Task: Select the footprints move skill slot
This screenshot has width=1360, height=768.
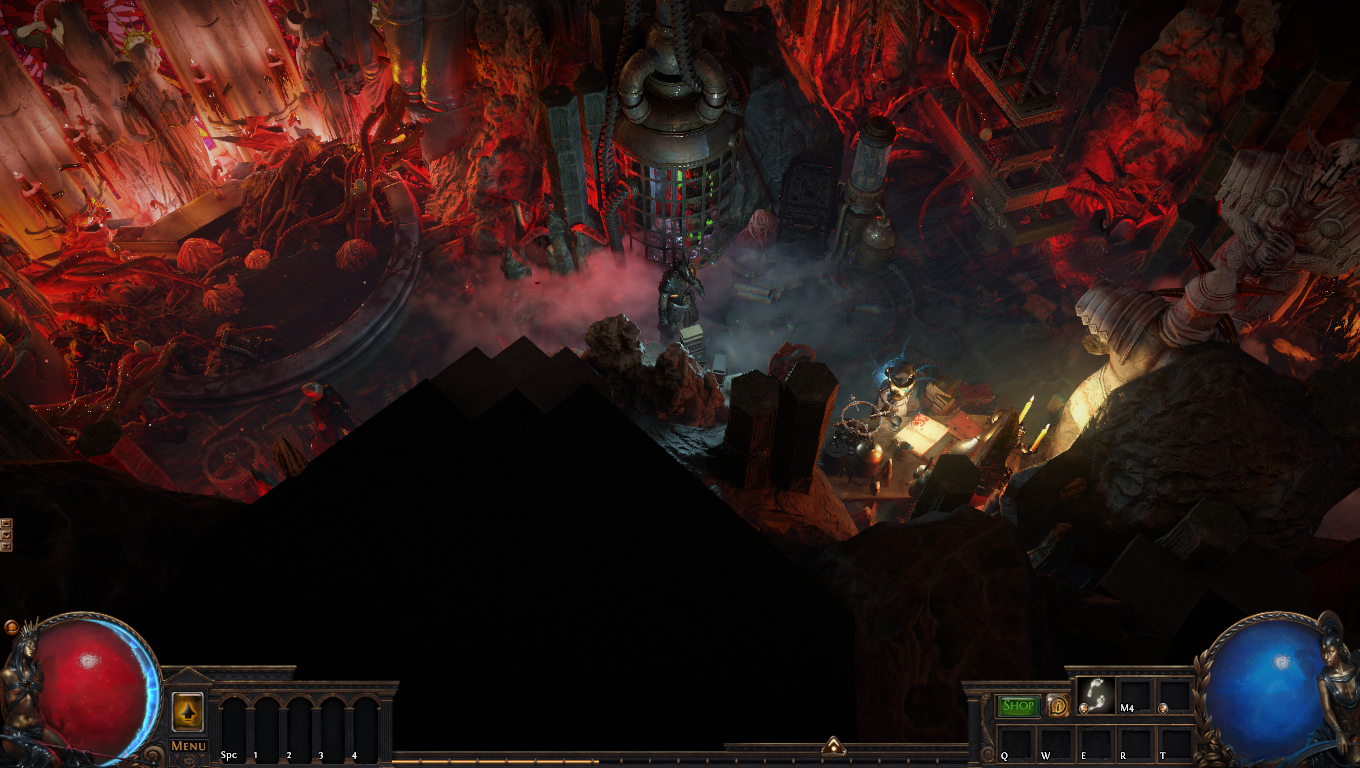Action: 1096,696
